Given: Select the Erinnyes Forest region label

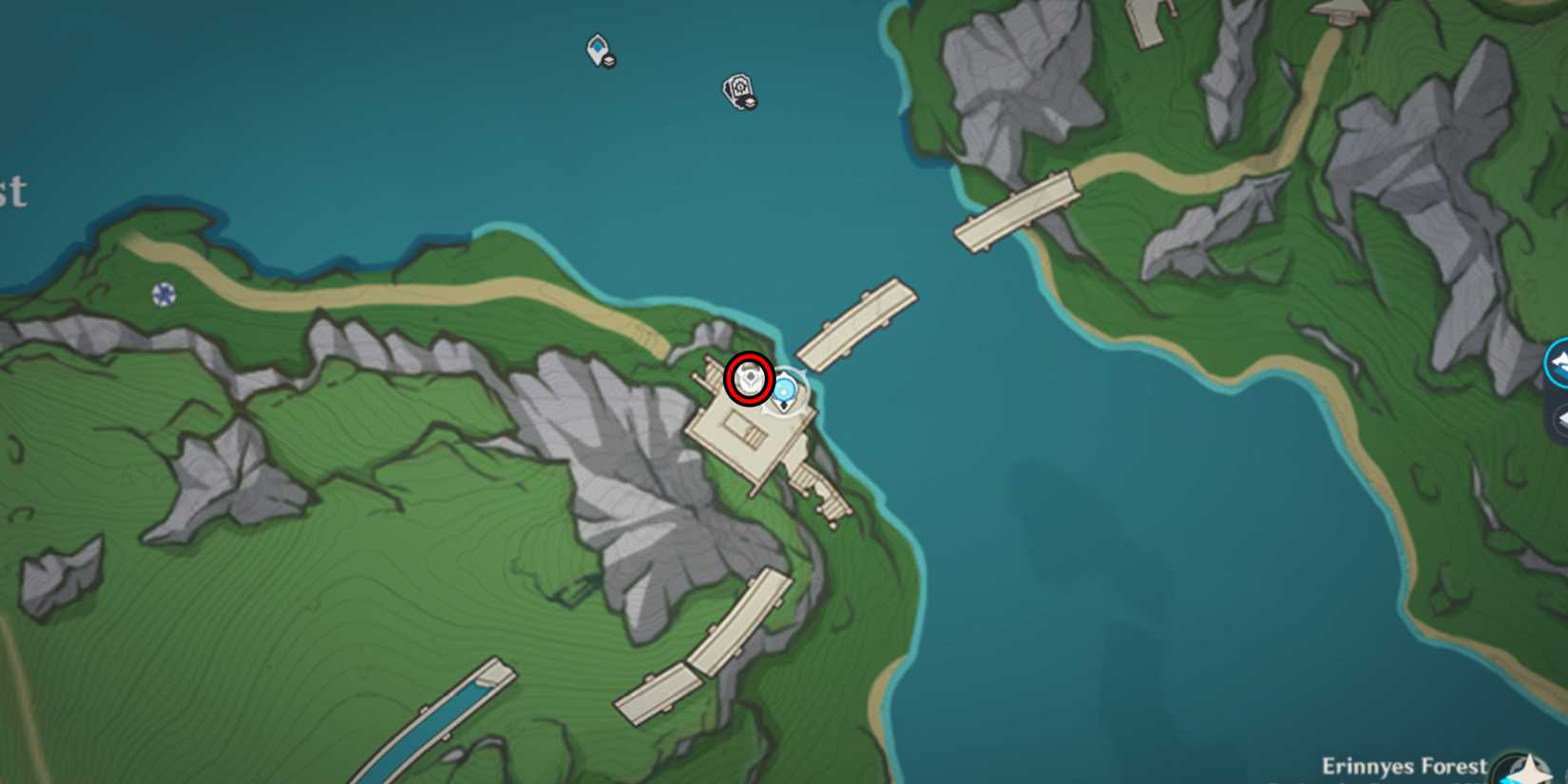Looking at the screenshot, I should point(1404,765).
